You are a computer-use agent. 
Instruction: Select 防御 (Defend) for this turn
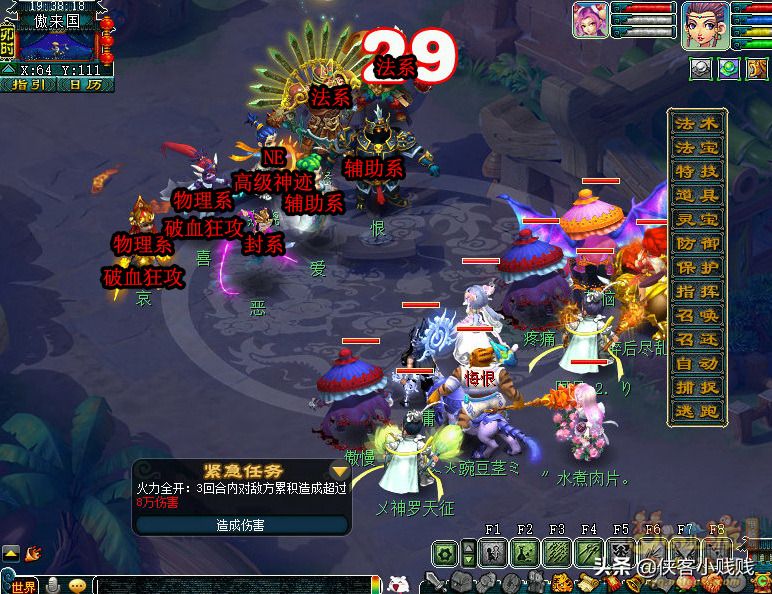point(697,244)
